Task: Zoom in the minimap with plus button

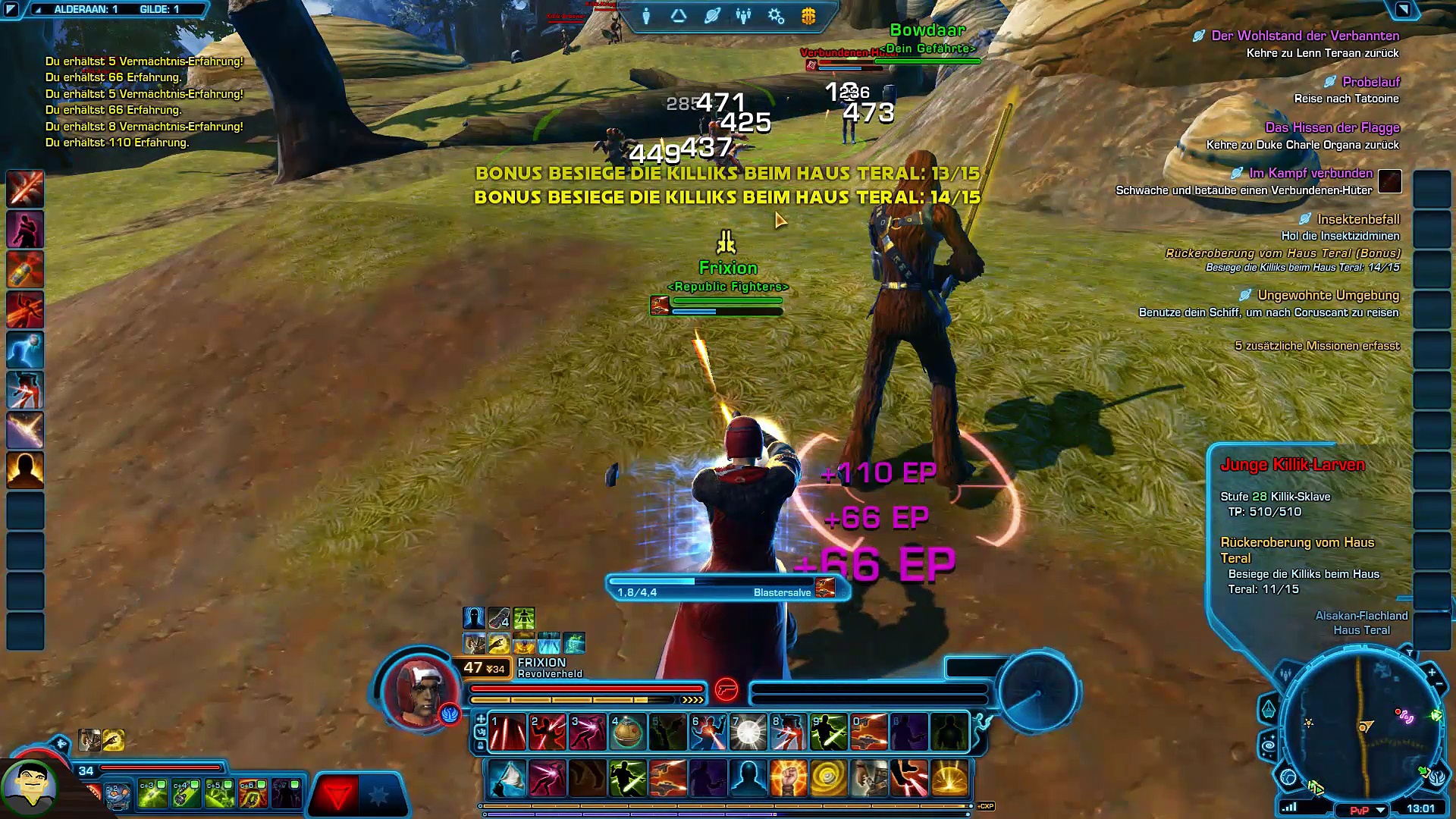Action: 1431,672
